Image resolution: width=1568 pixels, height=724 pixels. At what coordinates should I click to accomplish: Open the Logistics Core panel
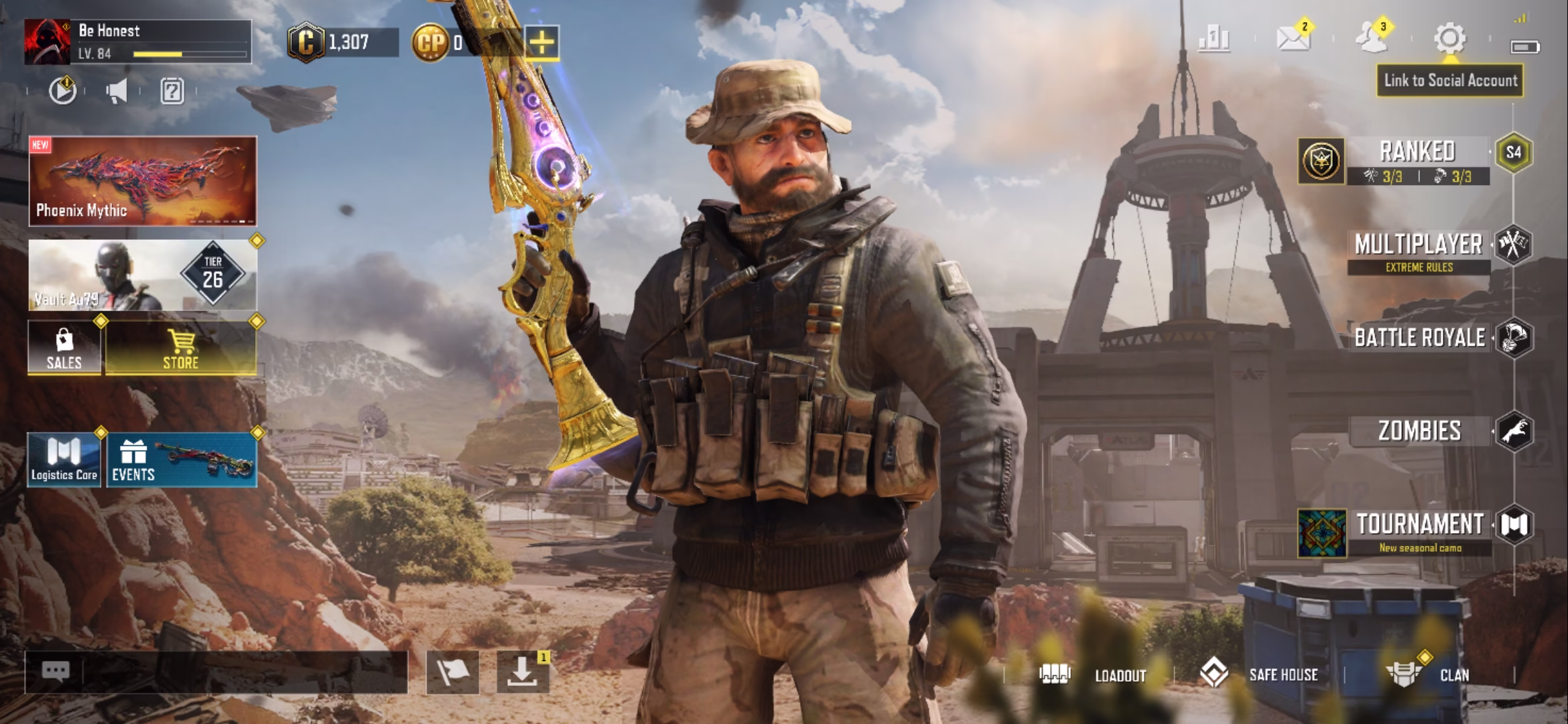tap(62, 459)
